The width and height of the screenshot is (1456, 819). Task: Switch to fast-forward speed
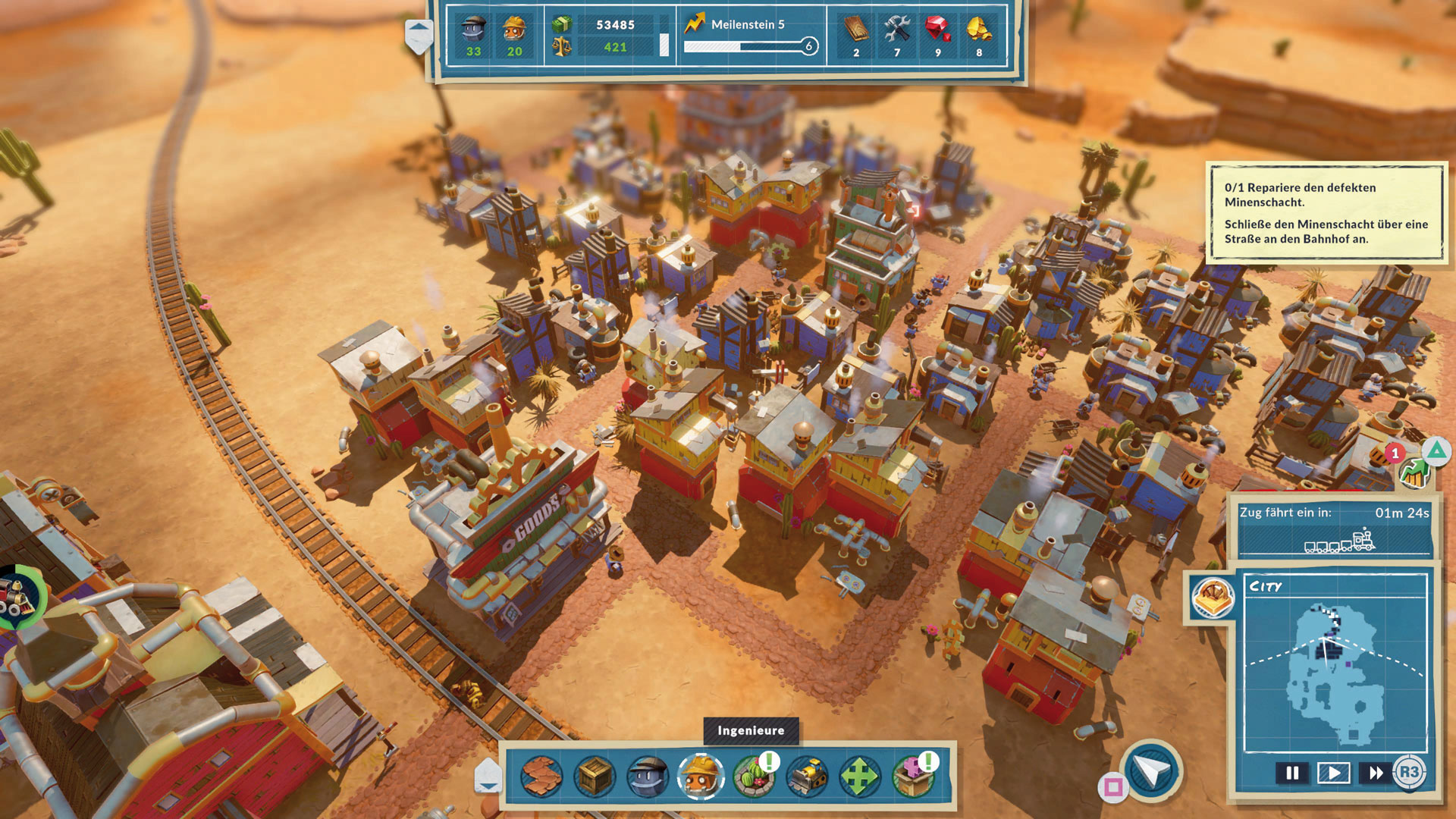click(x=1376, y=773)
